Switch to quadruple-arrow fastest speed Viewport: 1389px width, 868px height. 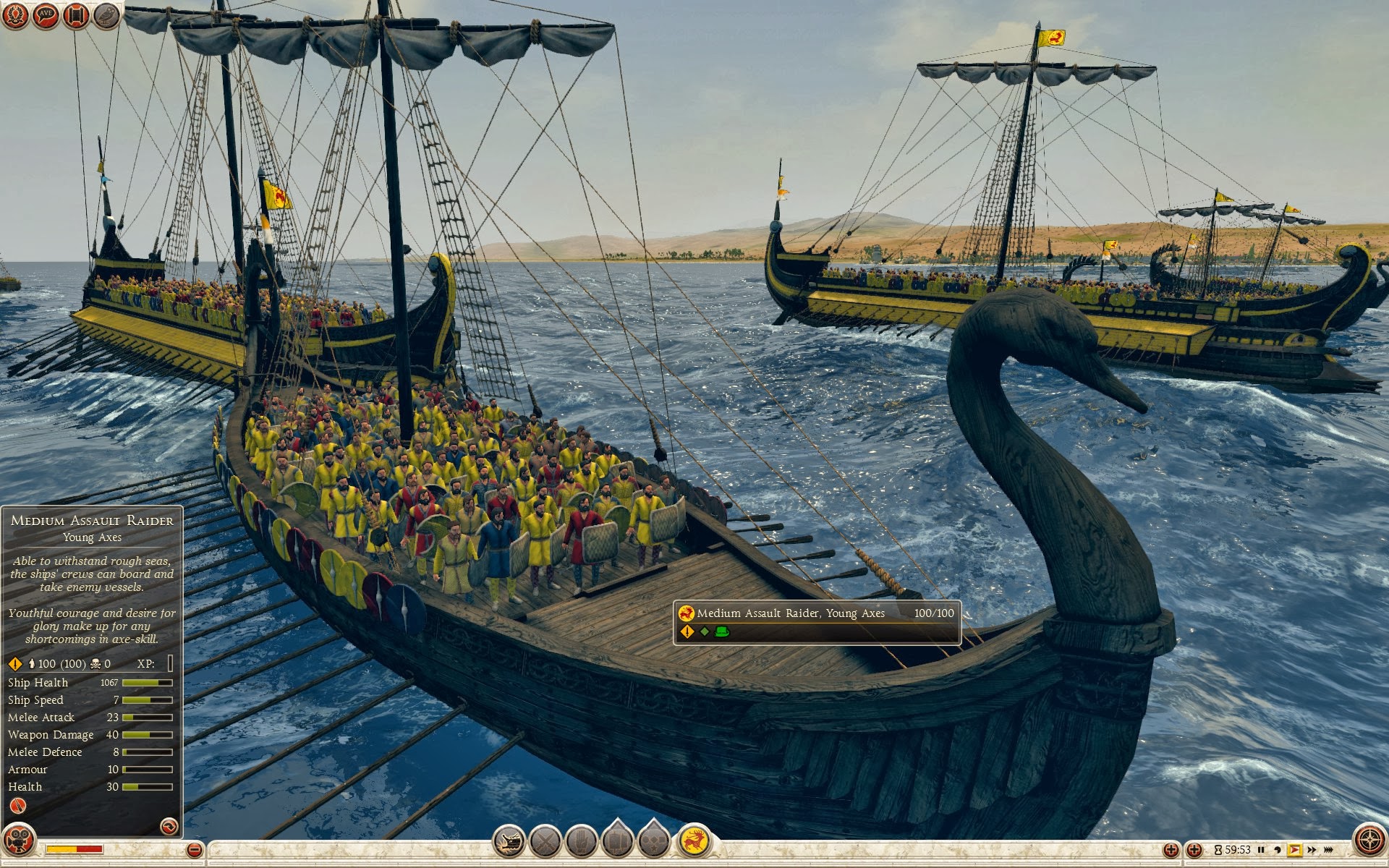click(x=1328, y=850)
